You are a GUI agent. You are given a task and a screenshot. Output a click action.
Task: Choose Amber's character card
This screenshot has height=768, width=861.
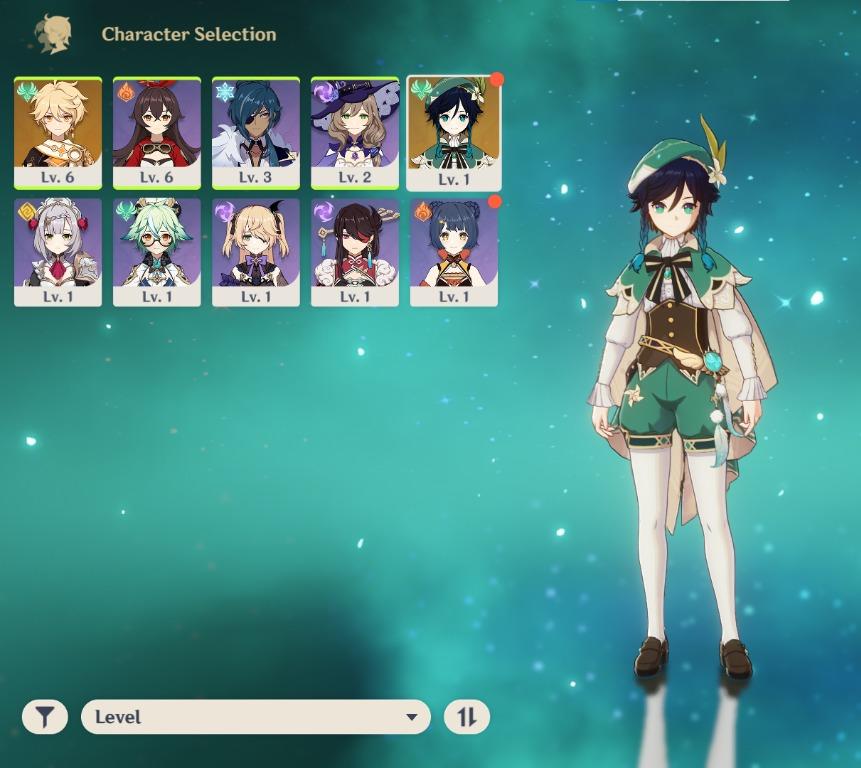point(157,131)
